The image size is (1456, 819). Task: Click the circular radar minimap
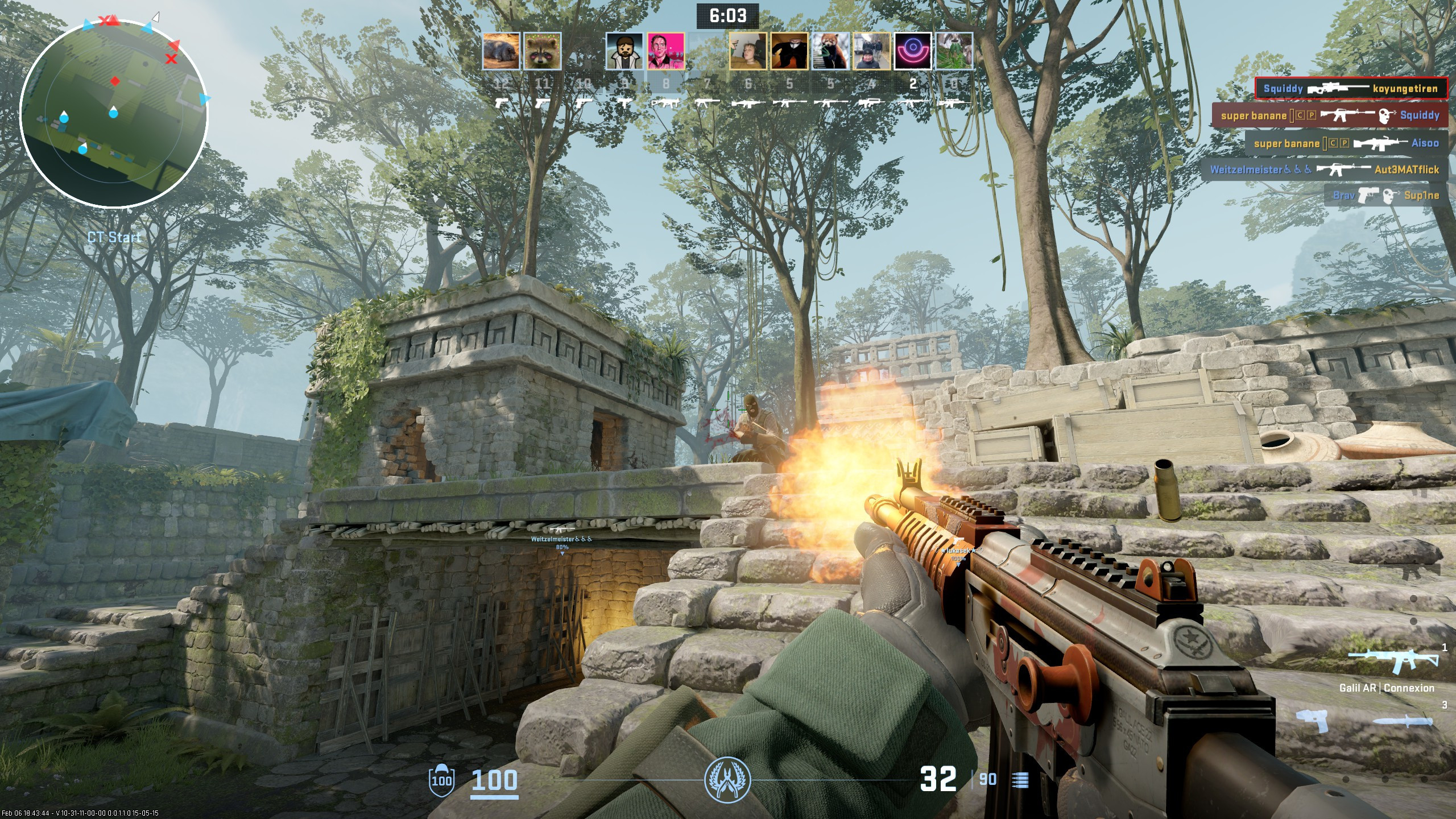pos(114,114)
